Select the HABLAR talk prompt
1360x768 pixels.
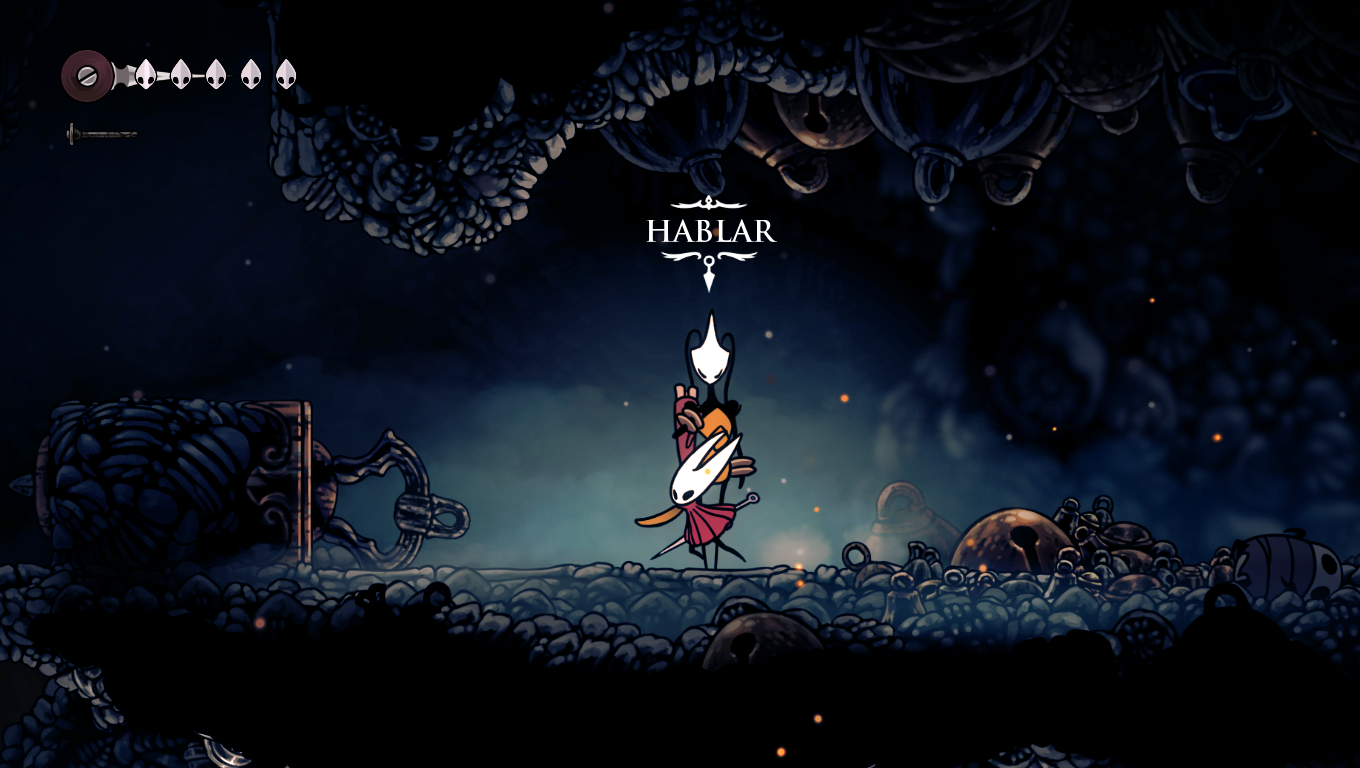pyautogui.click(x=710, y=232)
